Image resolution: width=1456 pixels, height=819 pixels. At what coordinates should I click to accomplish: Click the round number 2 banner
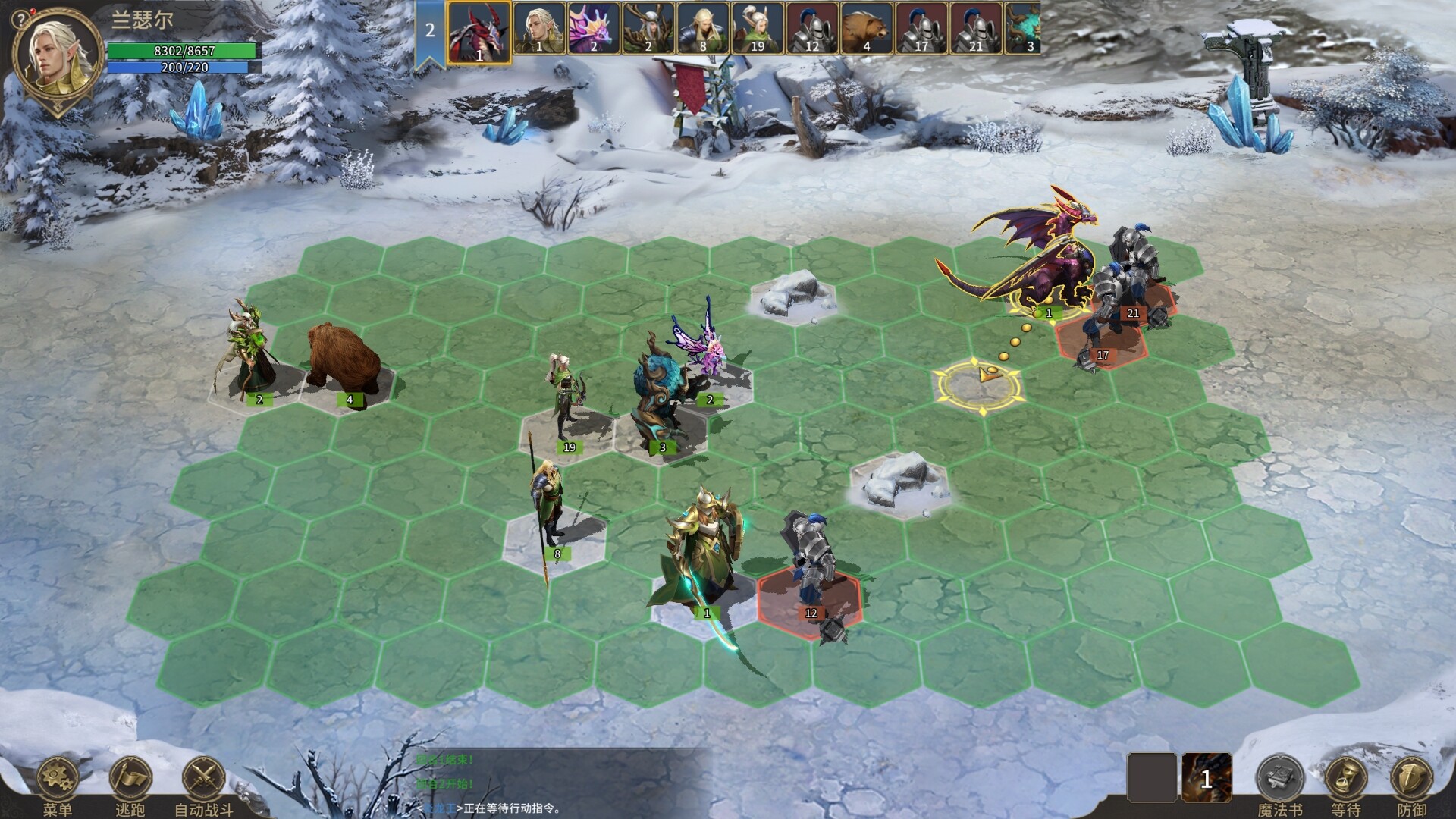click(x=429, y=30)
